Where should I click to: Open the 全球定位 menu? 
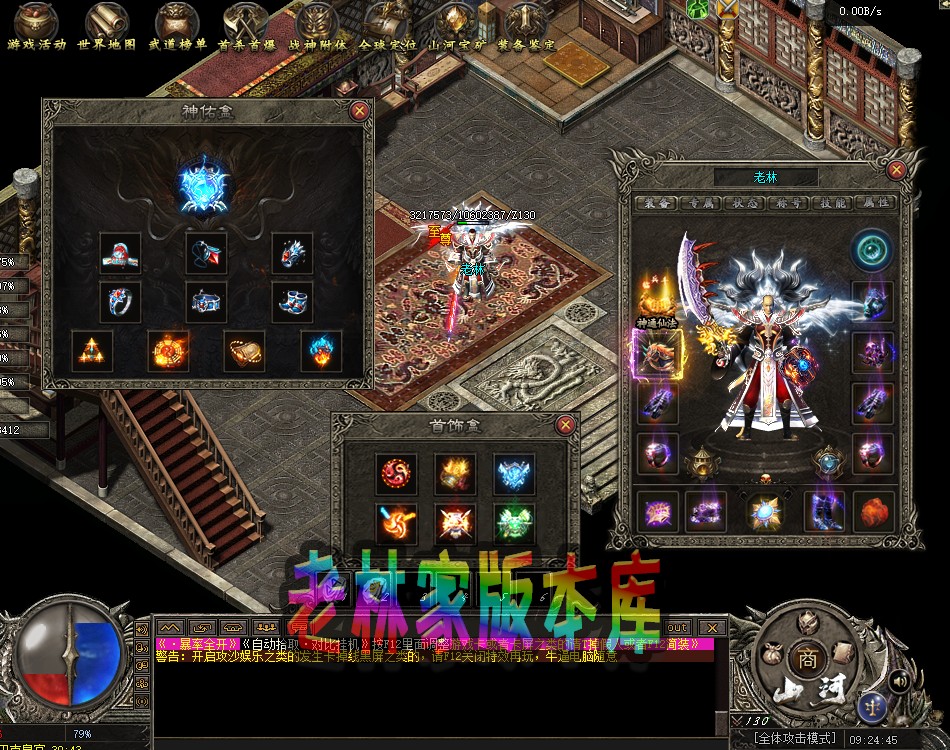tap(386, 24)
